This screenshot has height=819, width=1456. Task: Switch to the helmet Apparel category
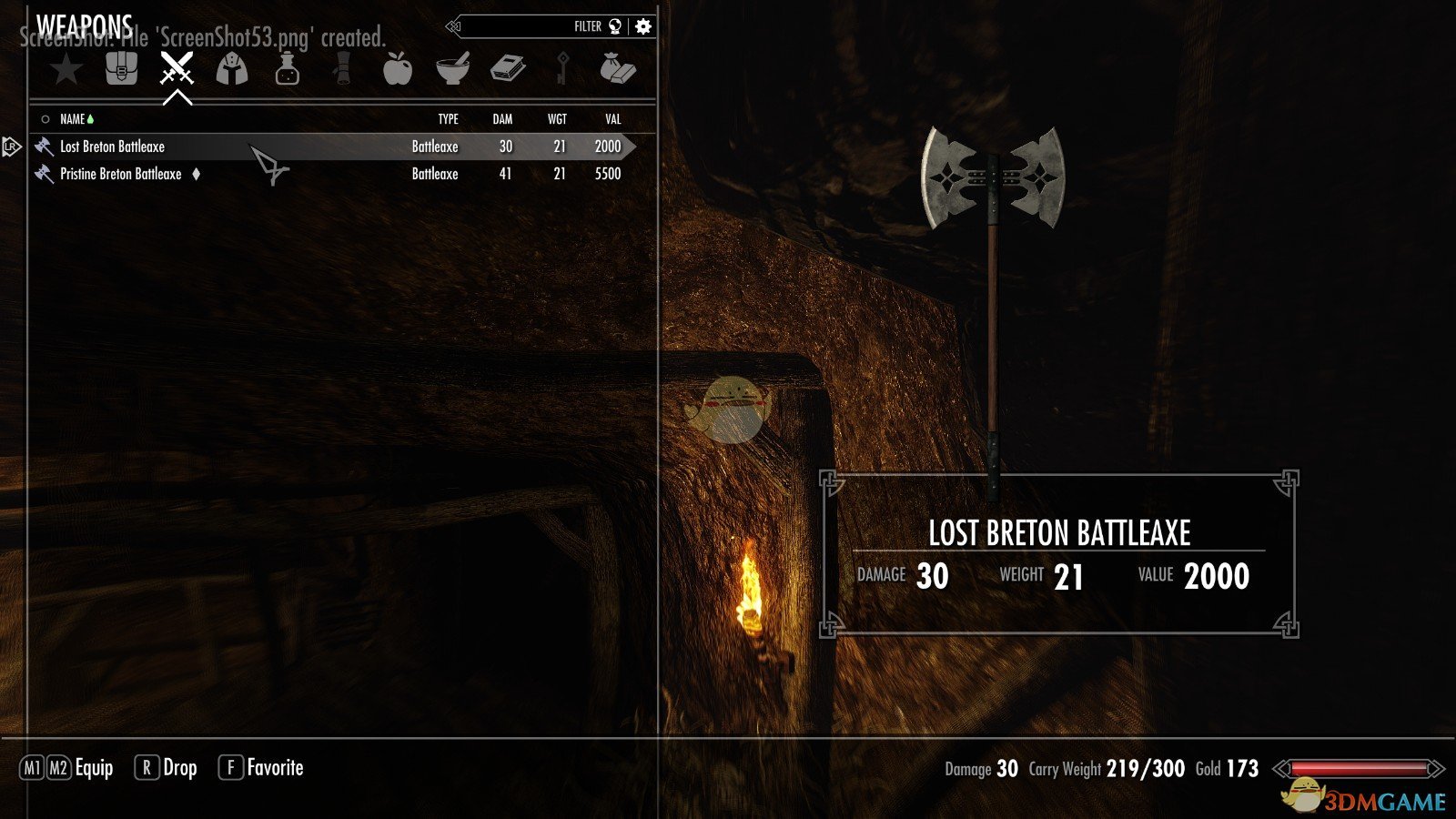[x=232, y=69]
